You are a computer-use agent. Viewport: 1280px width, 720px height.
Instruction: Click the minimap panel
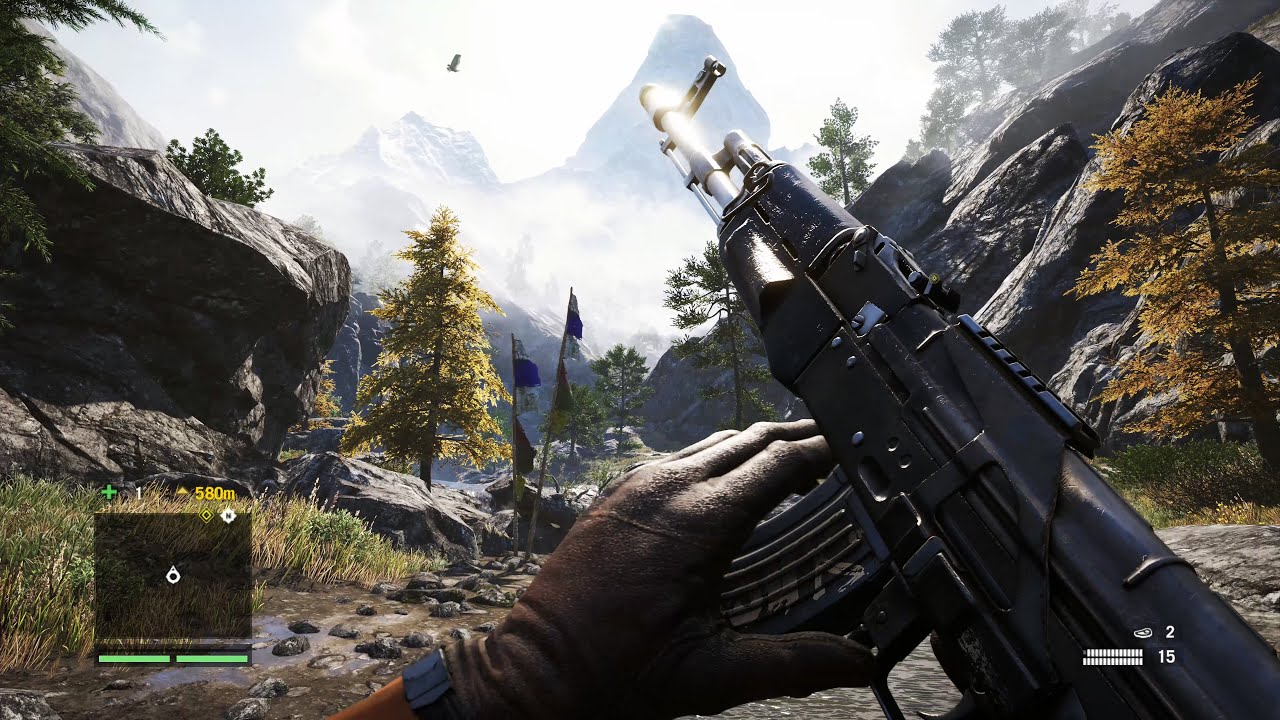pyautogui.click(x=172, y=575)
